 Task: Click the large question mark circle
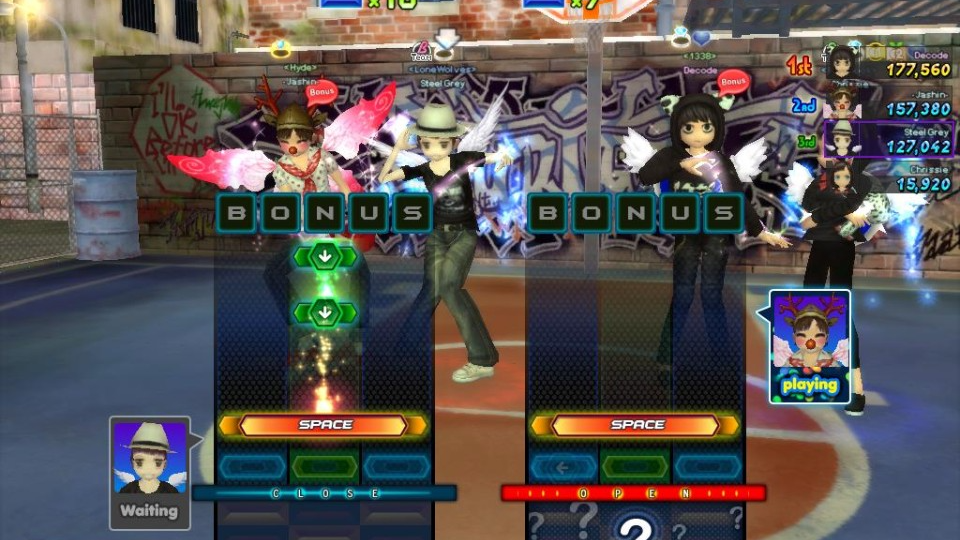634,527
